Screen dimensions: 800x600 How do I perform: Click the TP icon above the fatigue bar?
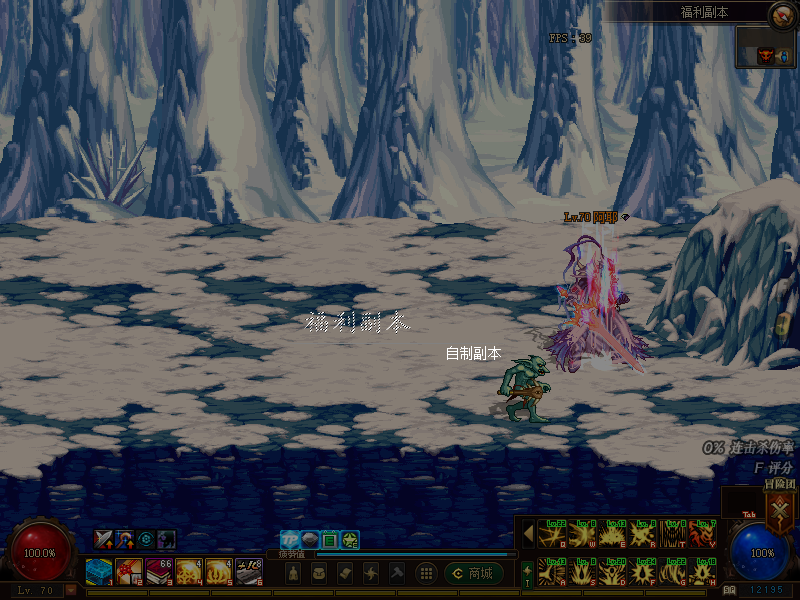pyautogui.click(x=290, y=540)
